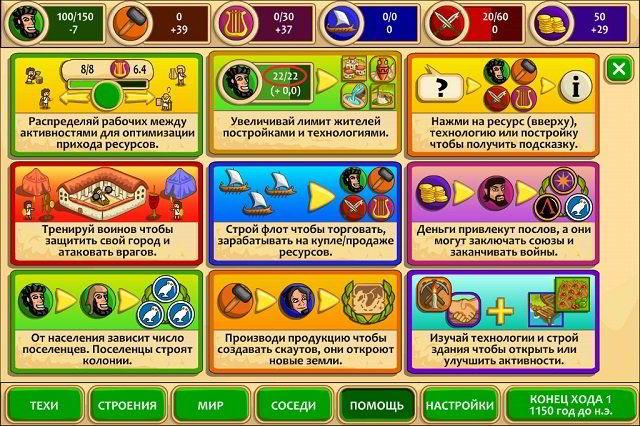Open the ТЕХИ menu
This screenshot has height=426, width=640.
(x=44, y=405)
